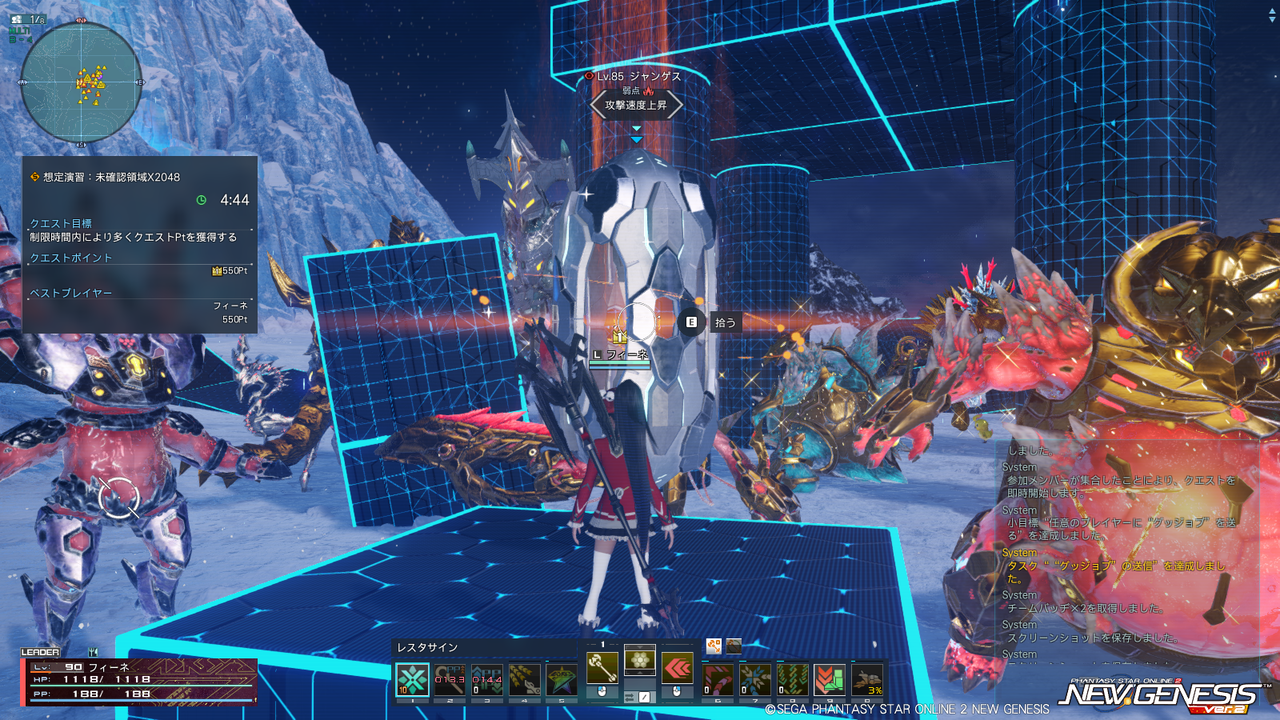Viewport: 1280px width, 720px height.
Task: Select the hotbar slot showing 014.4
Action: click(487, 680)
